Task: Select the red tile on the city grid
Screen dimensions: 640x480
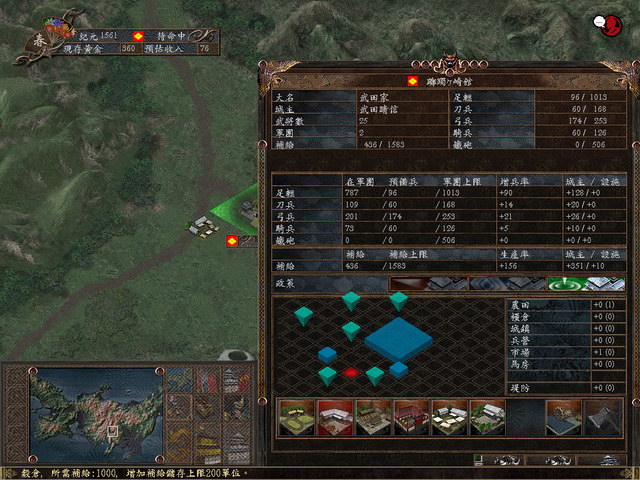Action: pyautogui.click(x=351, y=372)
